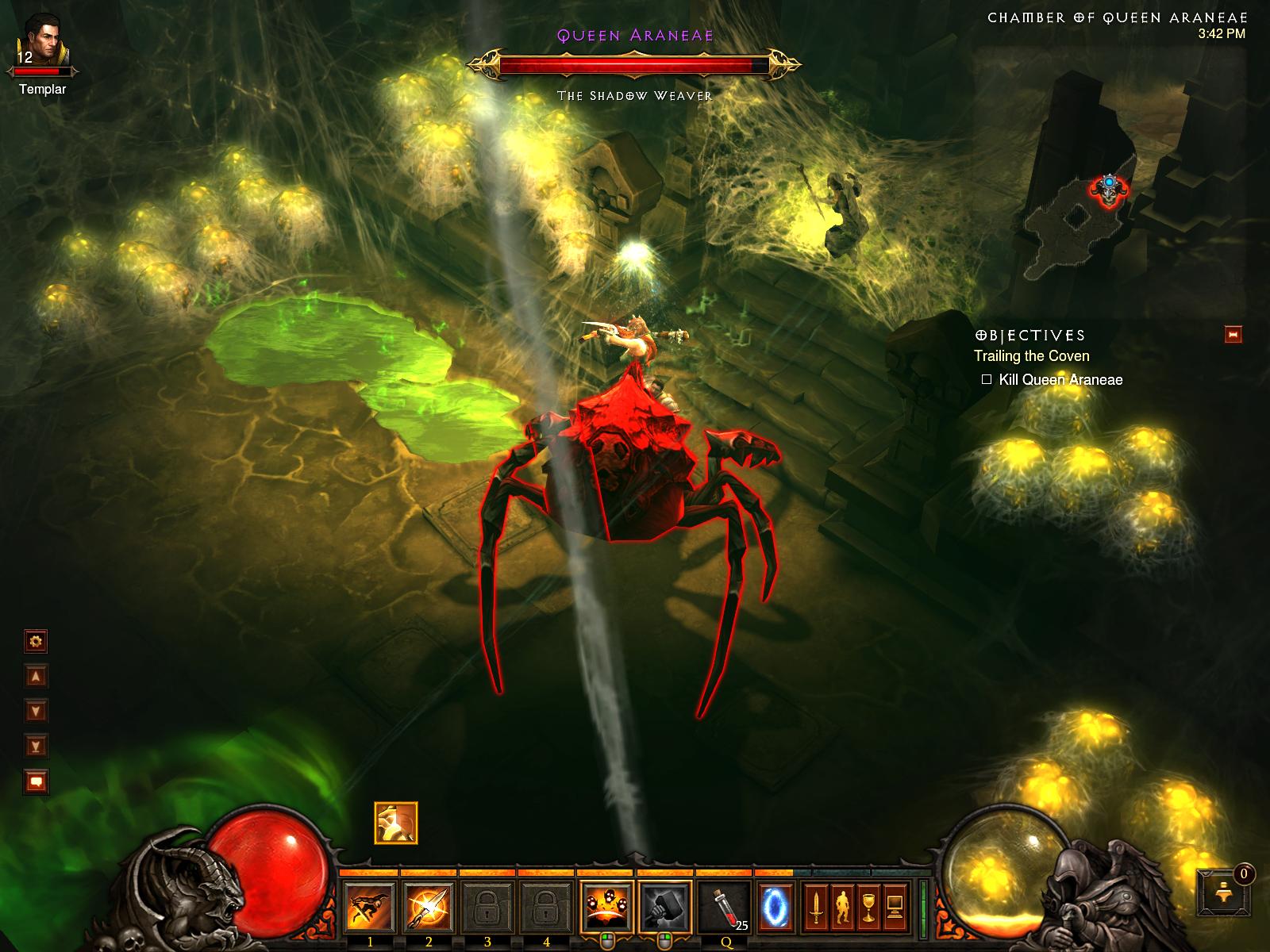Click the golden fist buff icon

(x=396, y=823)
